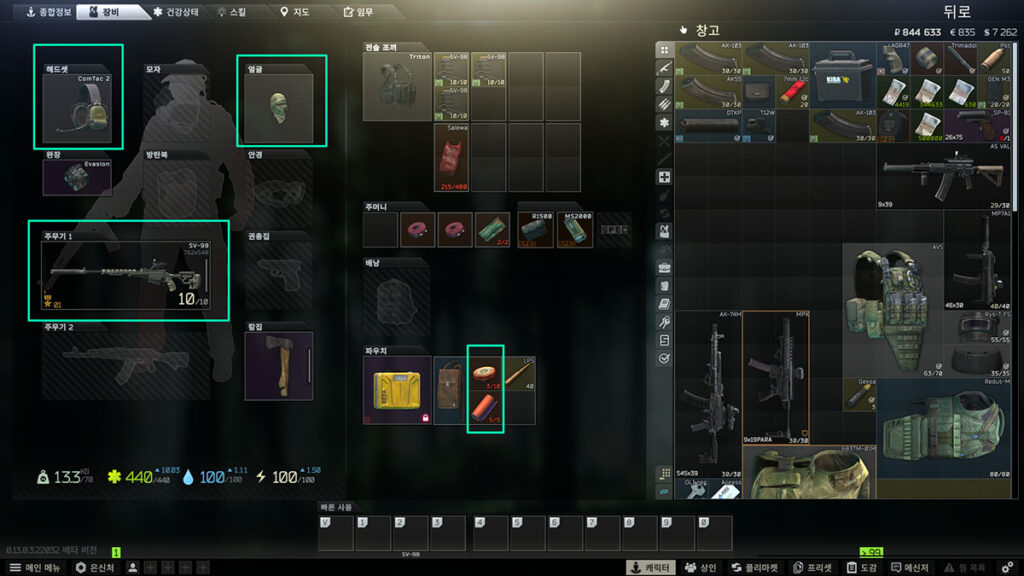The height and width of the screenshot is (576, 1024).
Task: Open the 상인 traders screen
Action: [699, 567]
